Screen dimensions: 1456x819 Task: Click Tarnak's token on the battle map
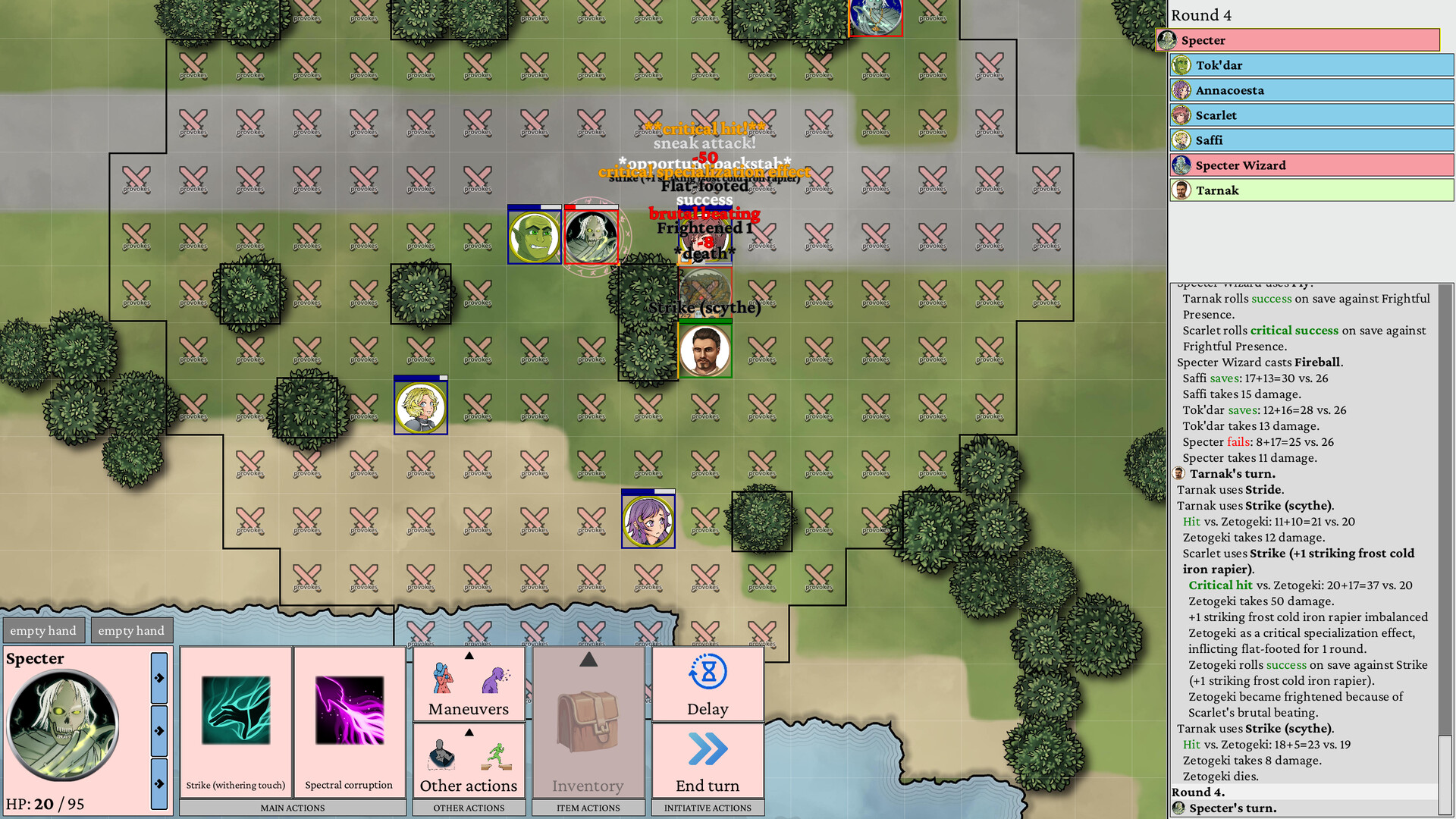pyautogui.click(x=704, y=350)
